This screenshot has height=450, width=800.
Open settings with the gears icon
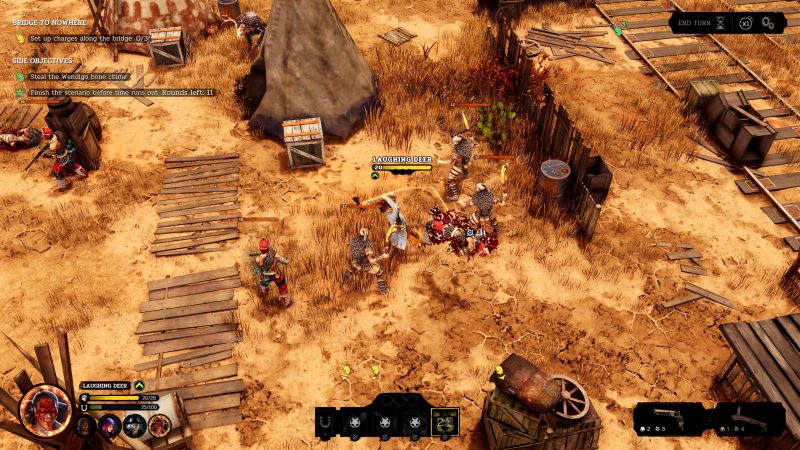coord(768,22)
